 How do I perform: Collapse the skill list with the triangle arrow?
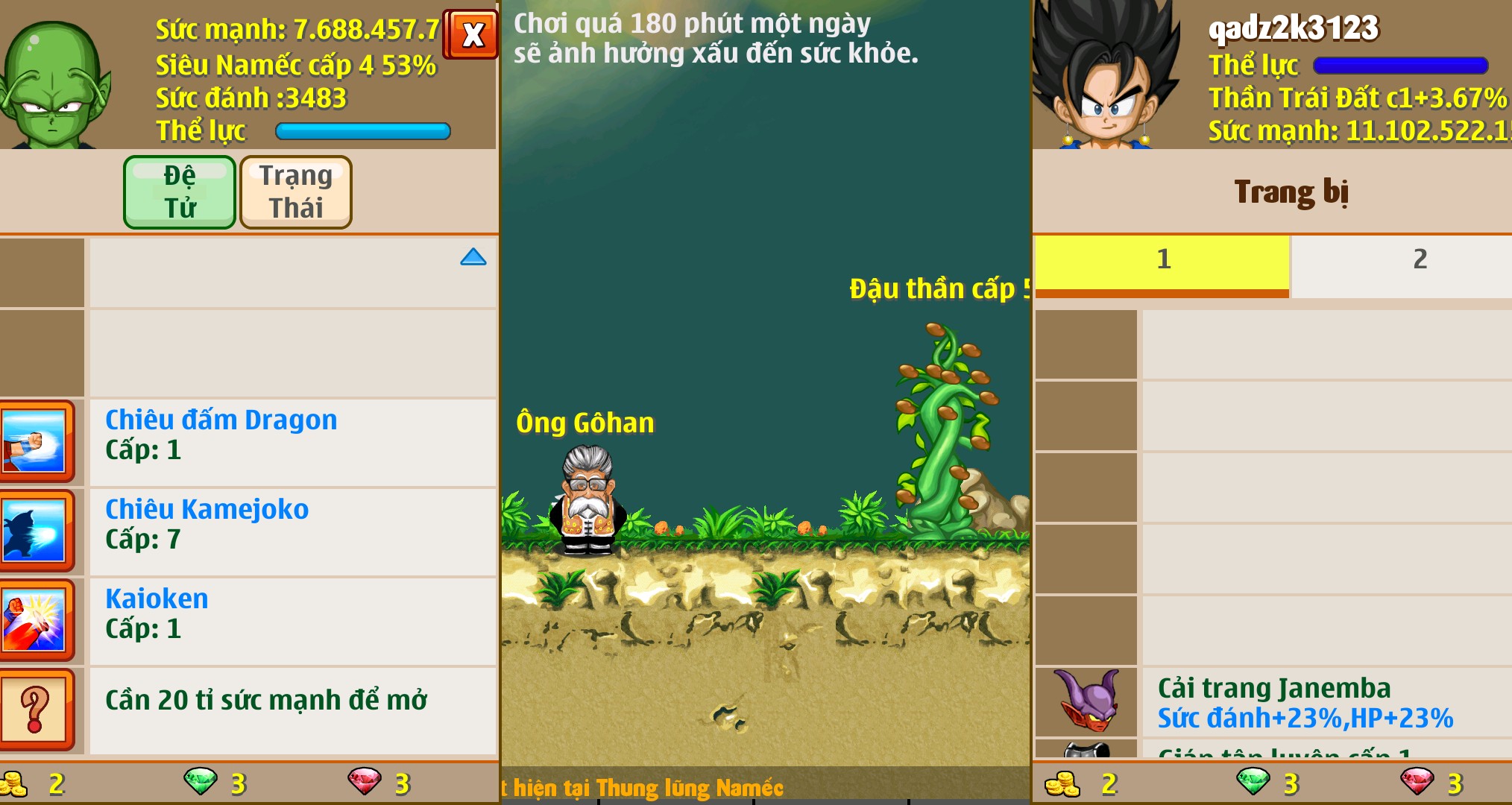473,257
